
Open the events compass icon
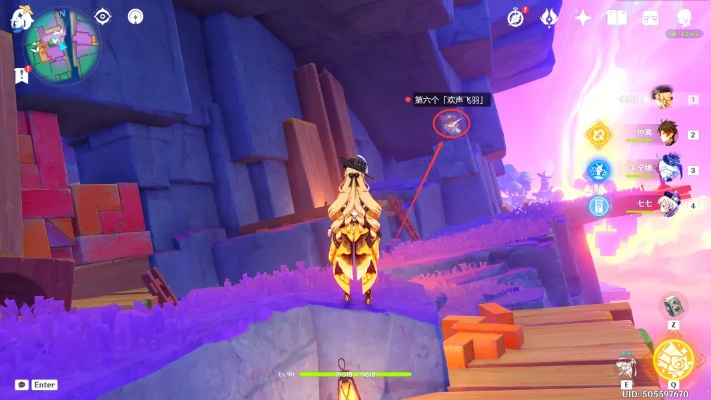point(516,17)
